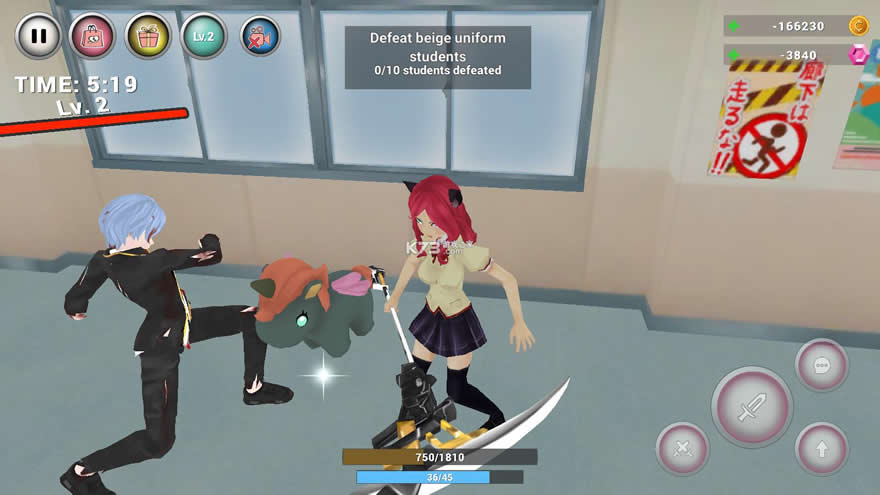Attack with the large sword button
The image size is (880, 495).
click(x=751, y=407)
